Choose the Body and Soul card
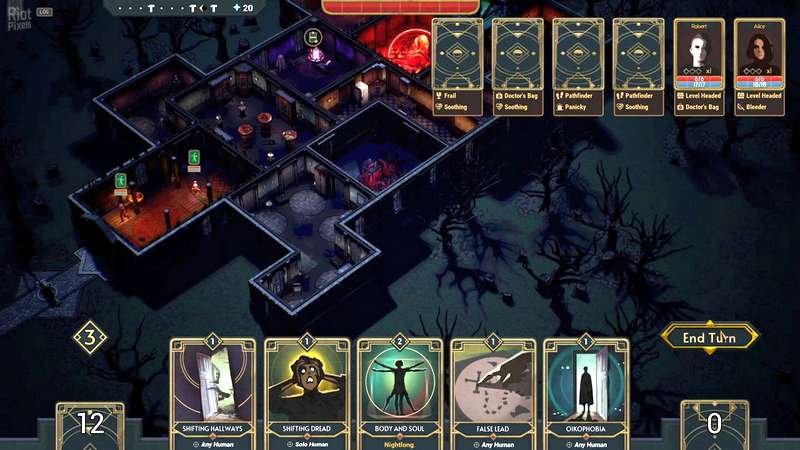 400,394
